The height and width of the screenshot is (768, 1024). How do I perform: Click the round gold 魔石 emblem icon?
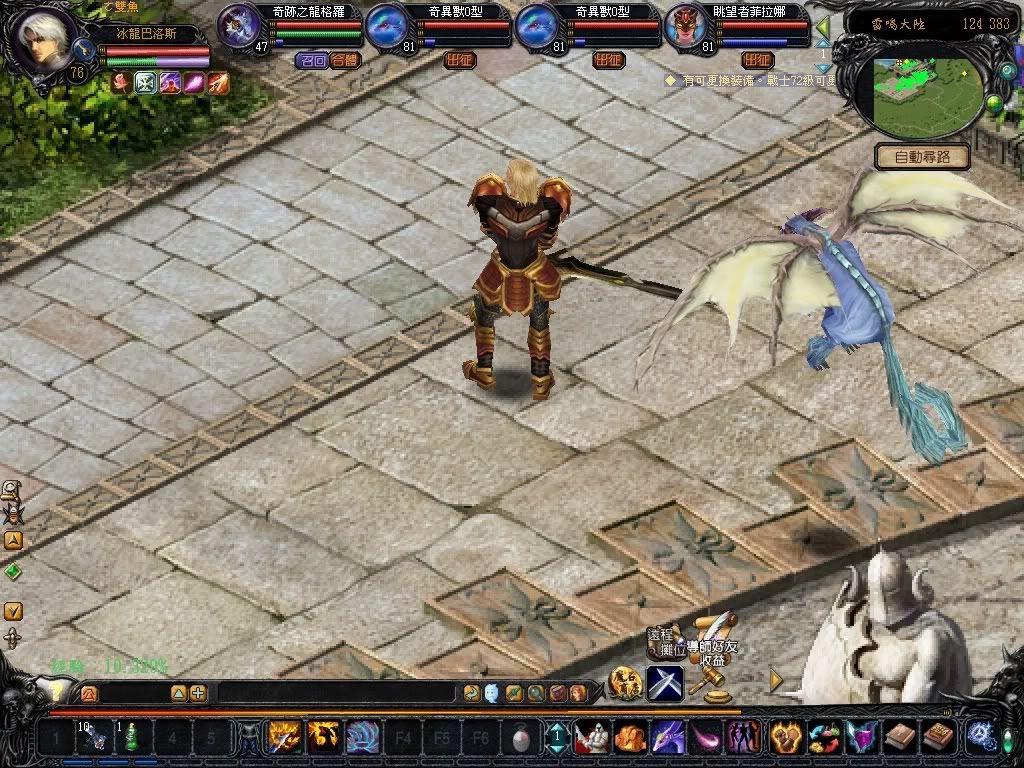pyautogui.click(x=624, y=683)
